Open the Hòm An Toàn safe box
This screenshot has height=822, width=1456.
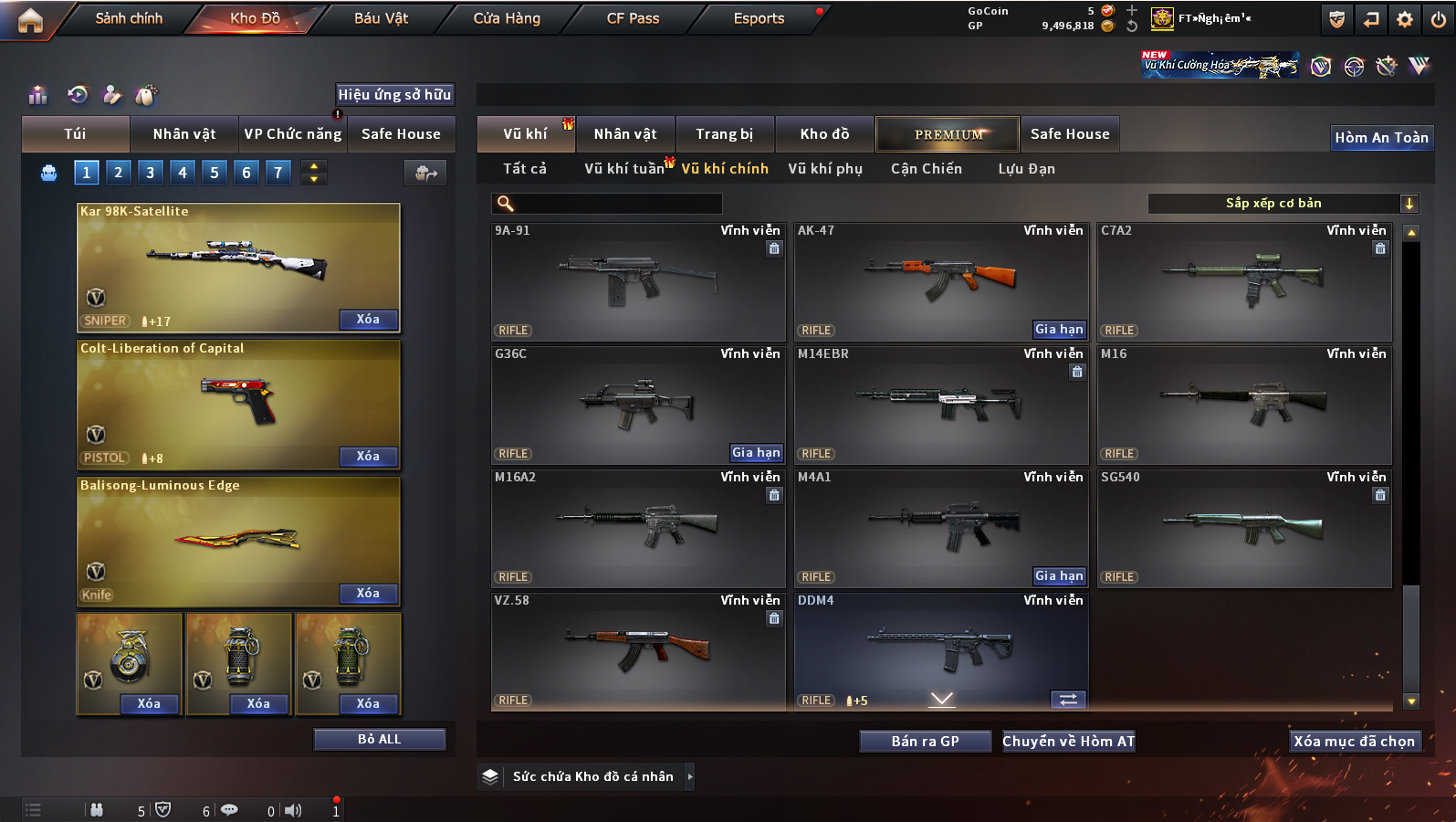click(1381, 138)
